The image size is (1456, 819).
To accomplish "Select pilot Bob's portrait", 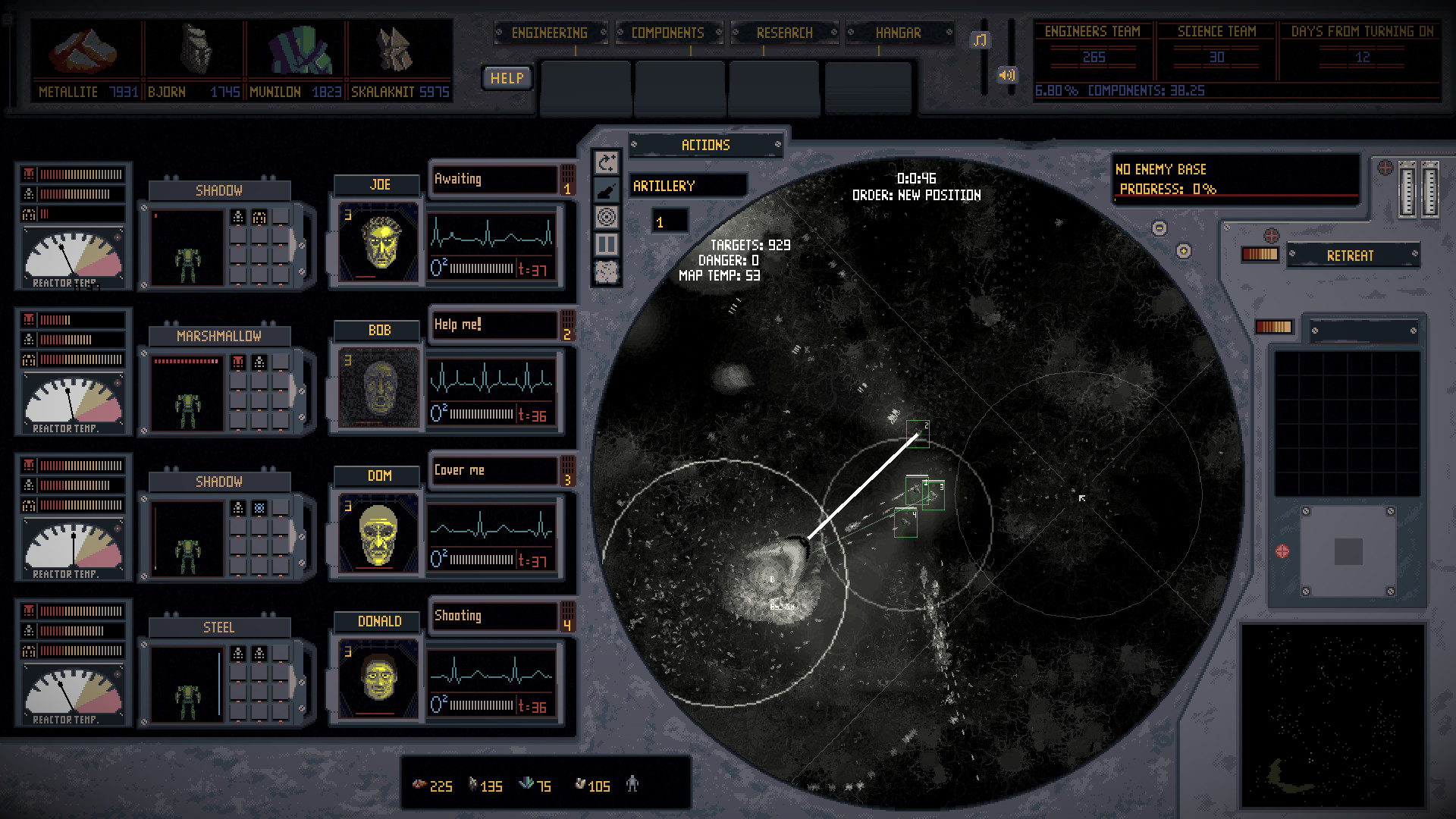I will (378, 388).
